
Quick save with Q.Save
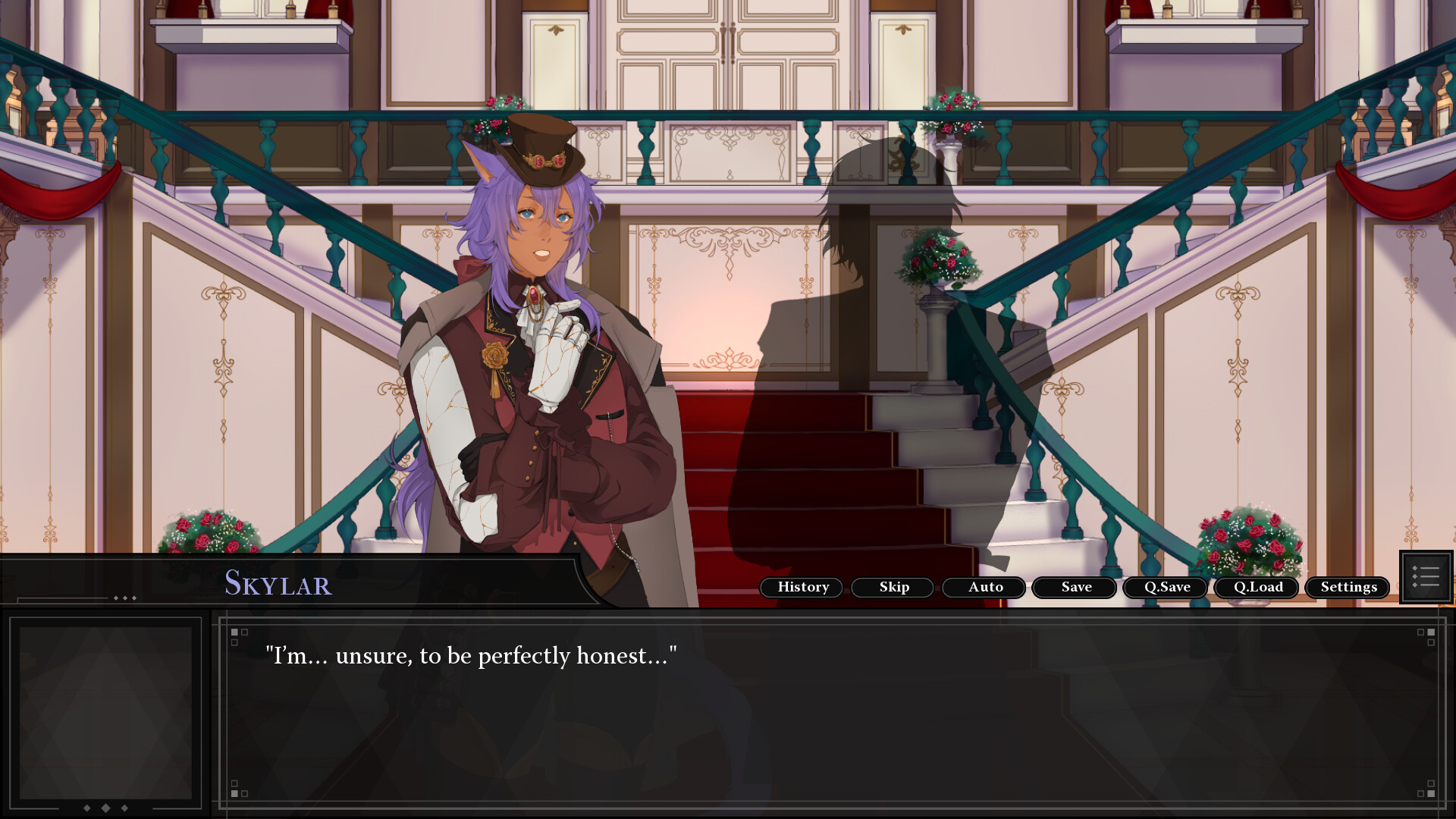tap(1165, 587)
